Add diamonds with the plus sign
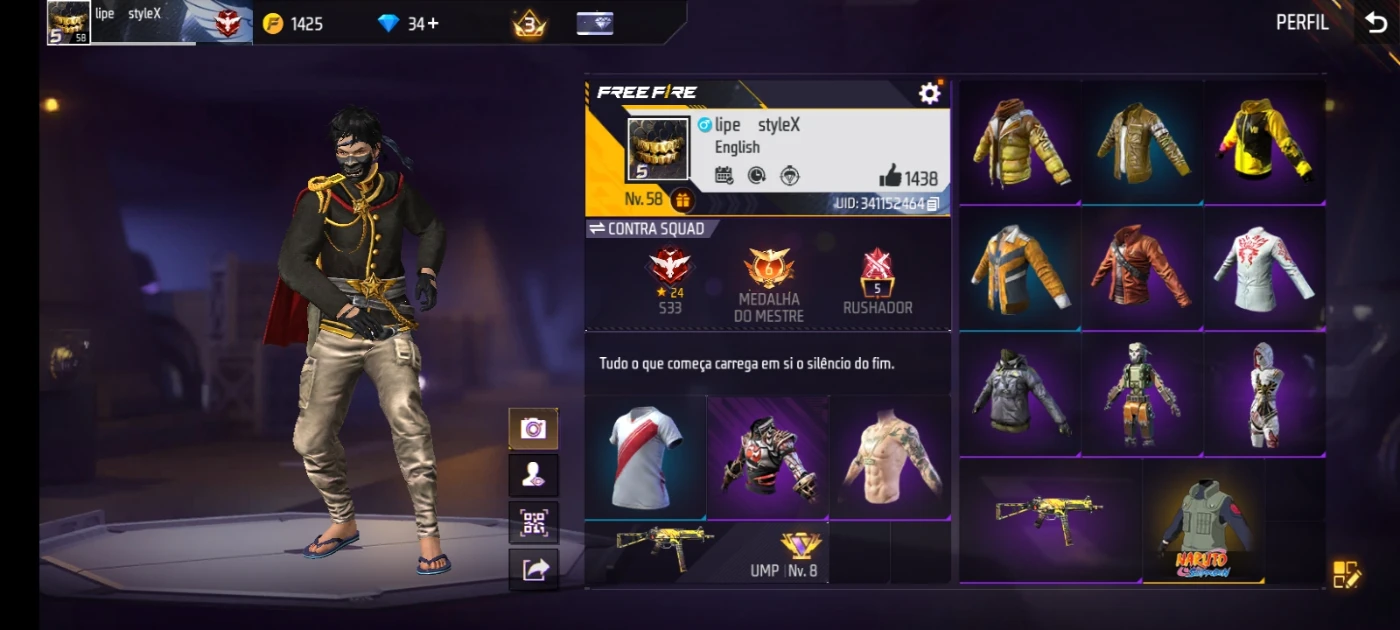The width and height of the screenshot is (1400, 630). [x=433, y=23]
